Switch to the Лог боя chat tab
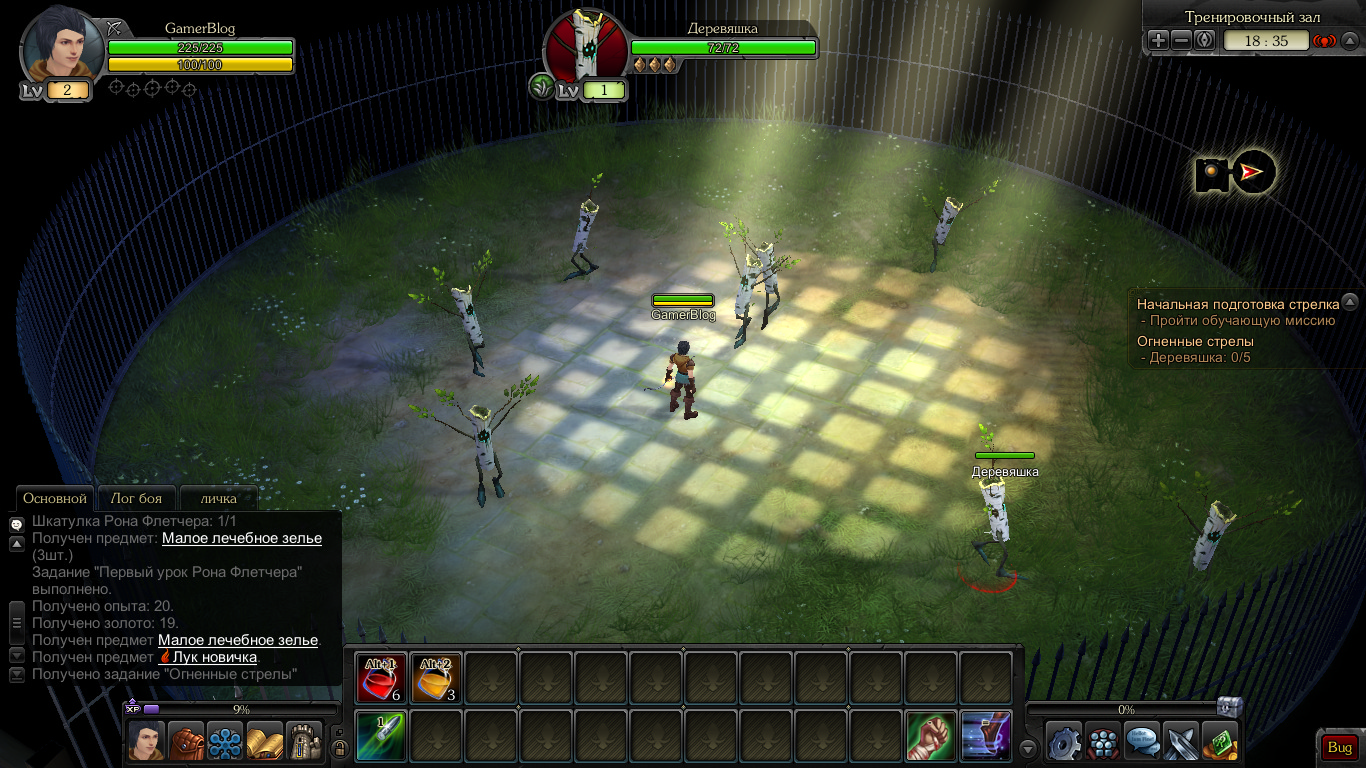The image size is (1366, 768). (136, 498)
